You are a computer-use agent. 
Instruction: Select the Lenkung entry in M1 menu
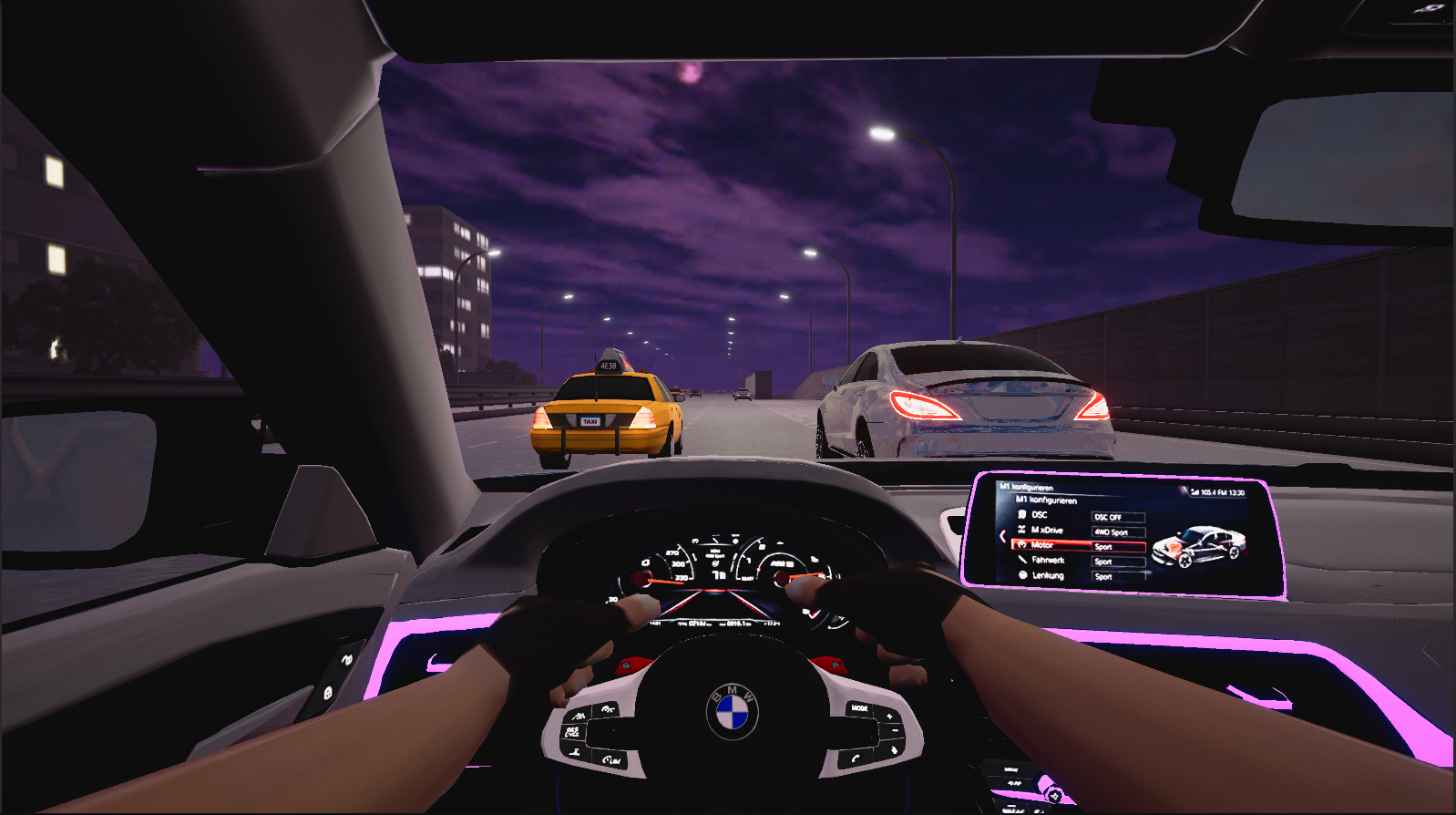coord(1050,576)
